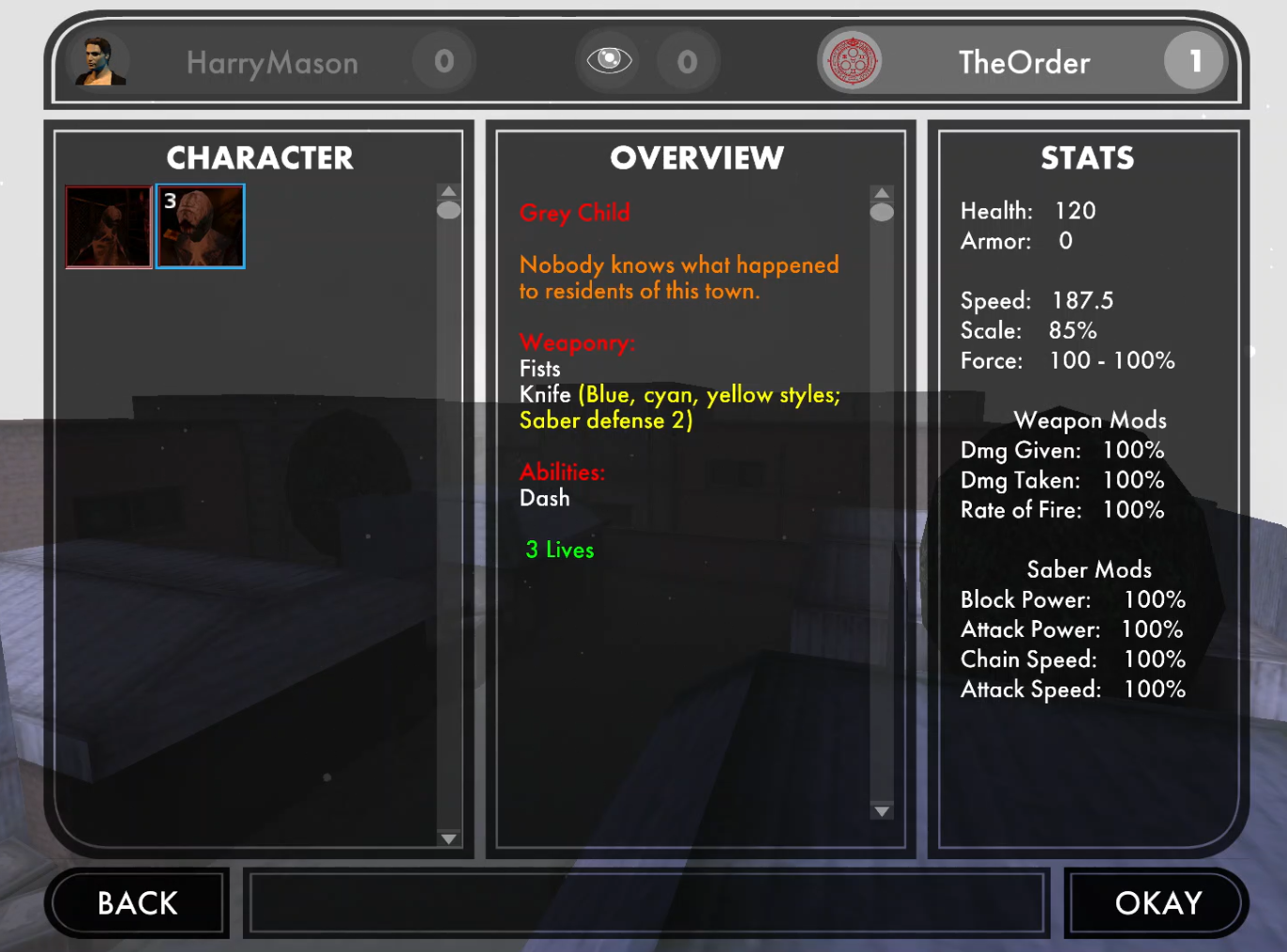Choose TheOrder team
Screen dimensions: 1287x952
point(1022,63)
